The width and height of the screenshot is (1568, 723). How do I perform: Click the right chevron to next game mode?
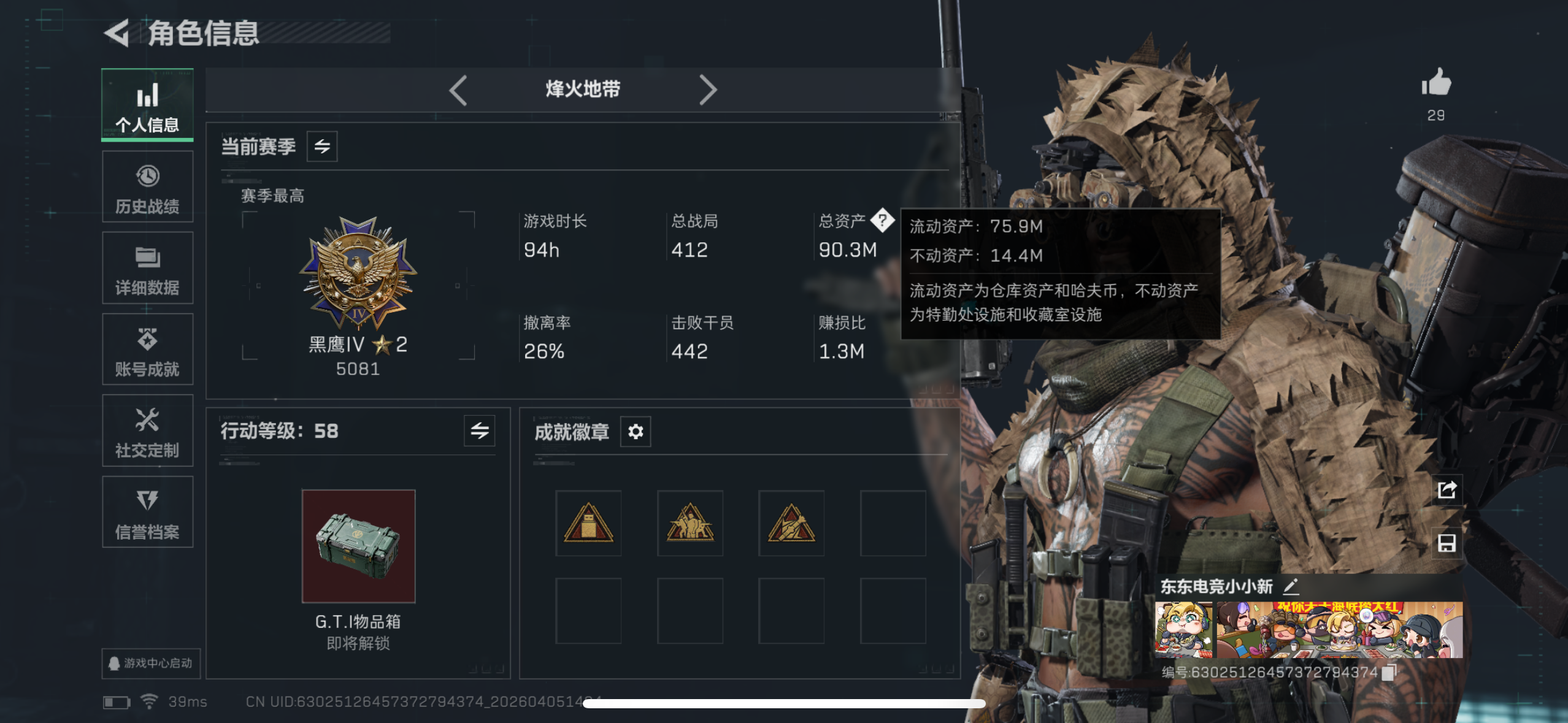(709, 90)
